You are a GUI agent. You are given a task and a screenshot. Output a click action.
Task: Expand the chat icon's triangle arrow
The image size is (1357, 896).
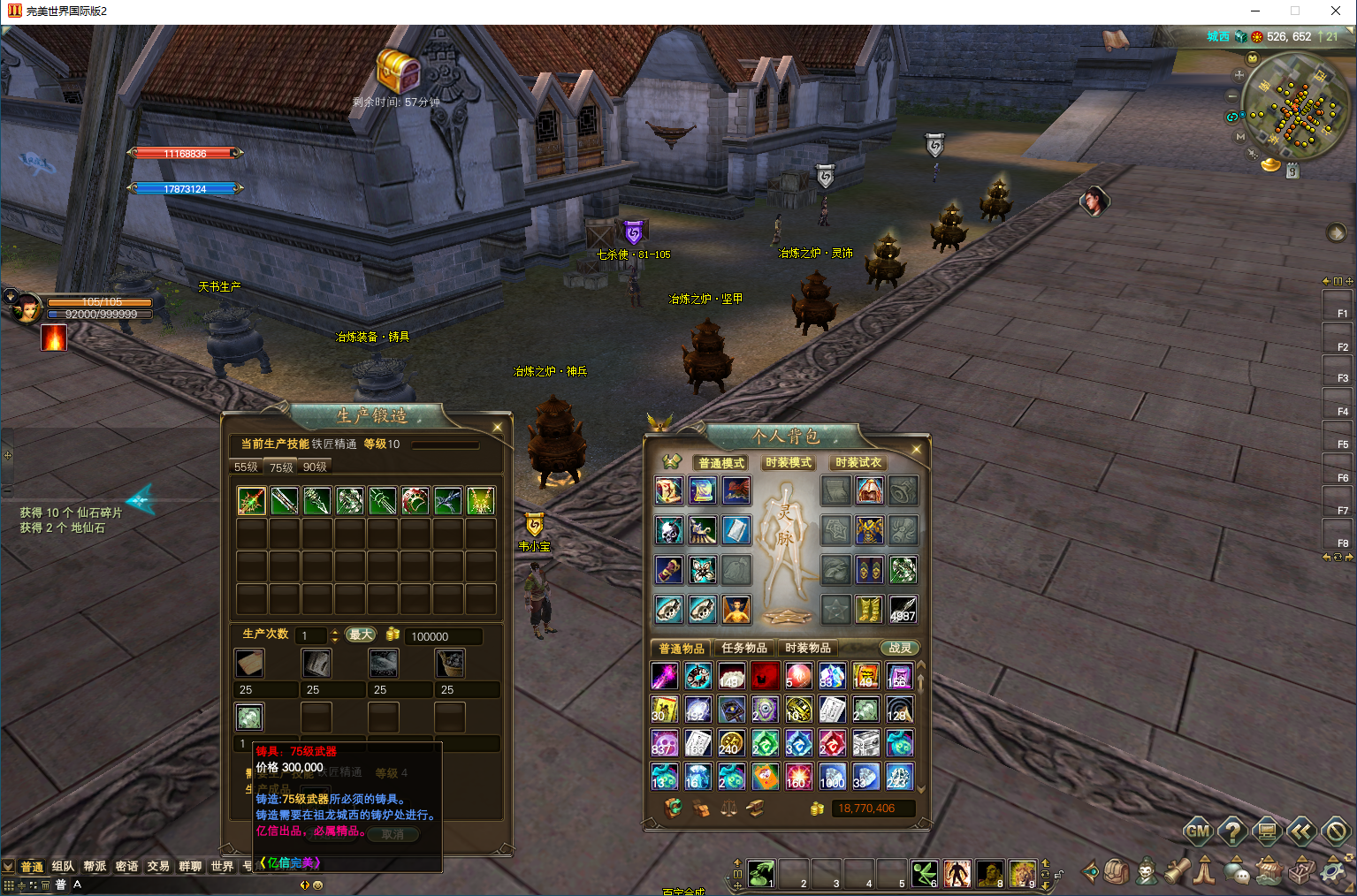(x=1235, y=860)
